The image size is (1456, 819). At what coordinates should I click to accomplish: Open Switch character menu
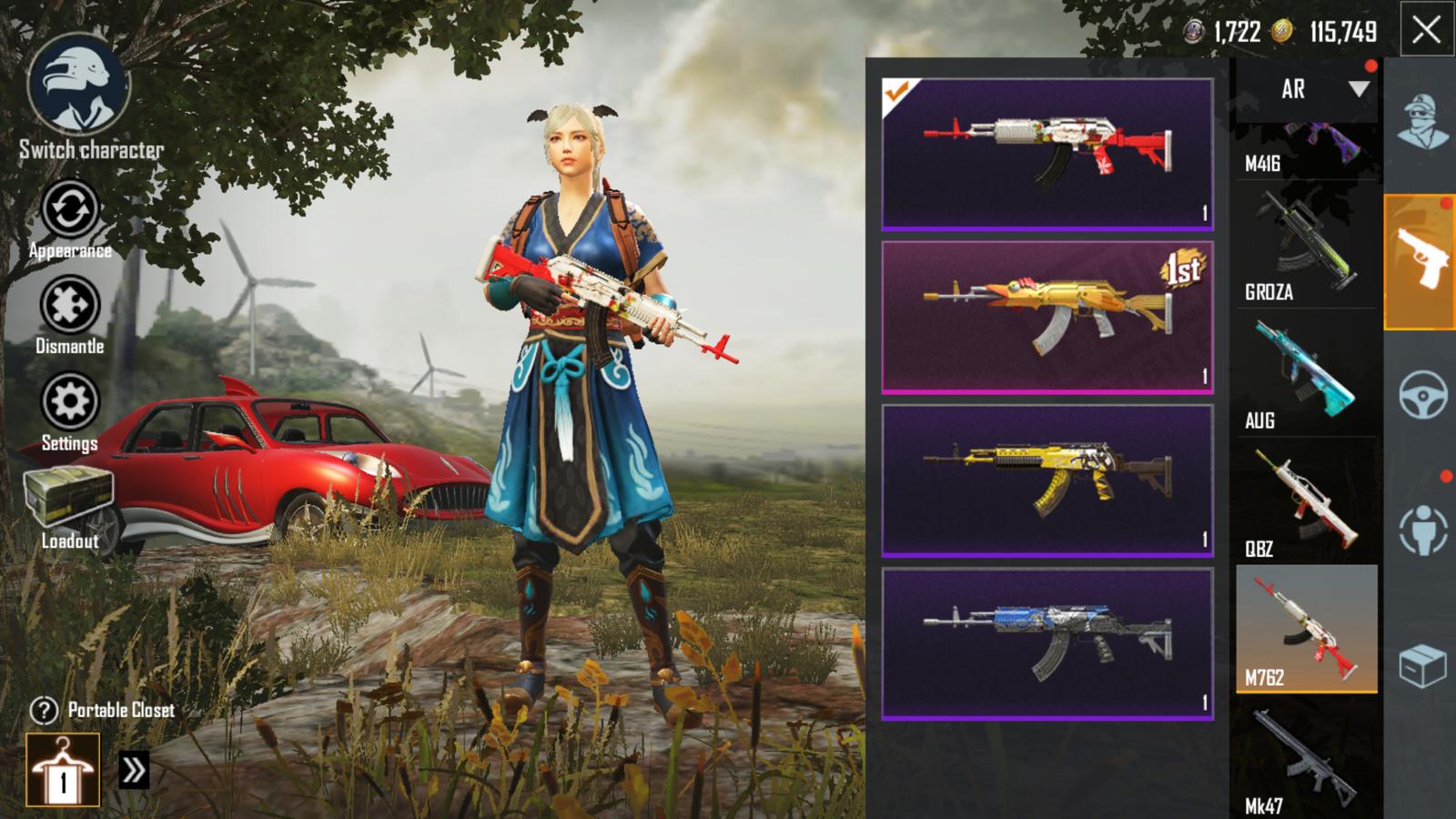(x=80, y=89)
